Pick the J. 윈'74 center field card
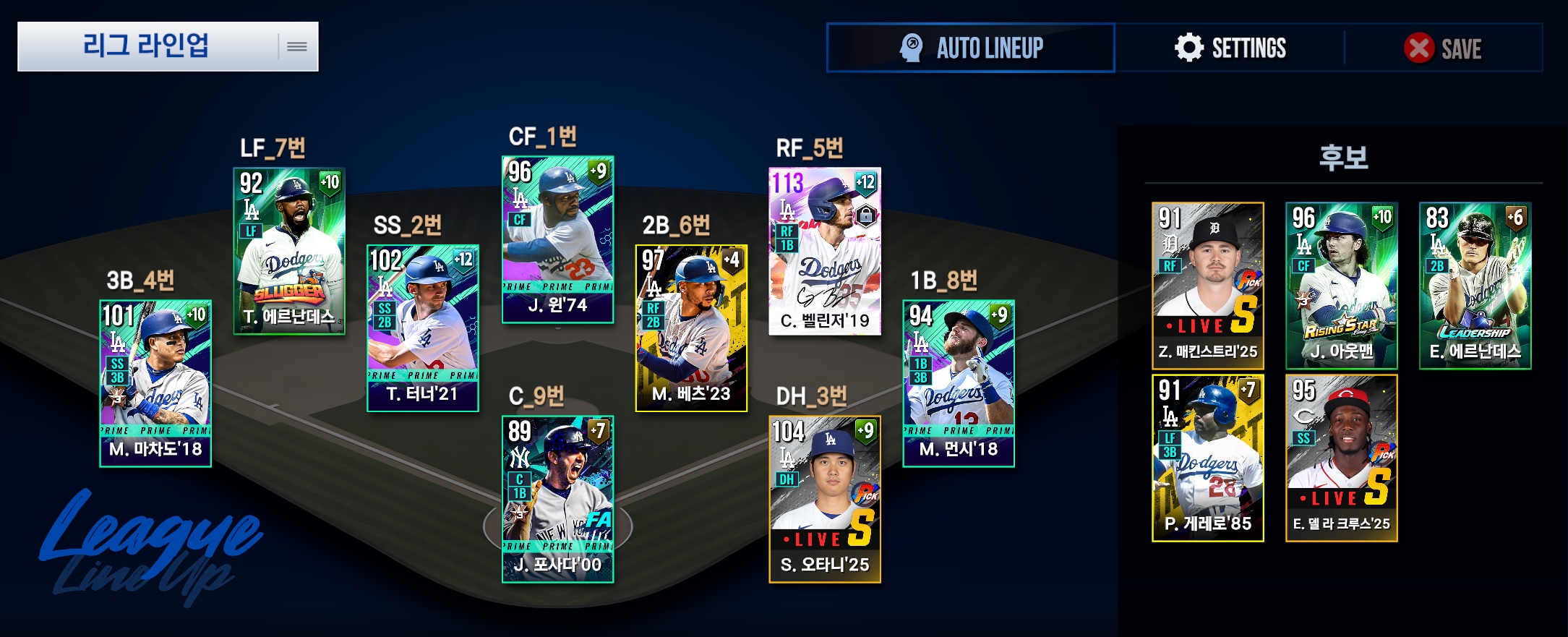The height and width of the screenshot is (637, 1568). pos(558,239)
